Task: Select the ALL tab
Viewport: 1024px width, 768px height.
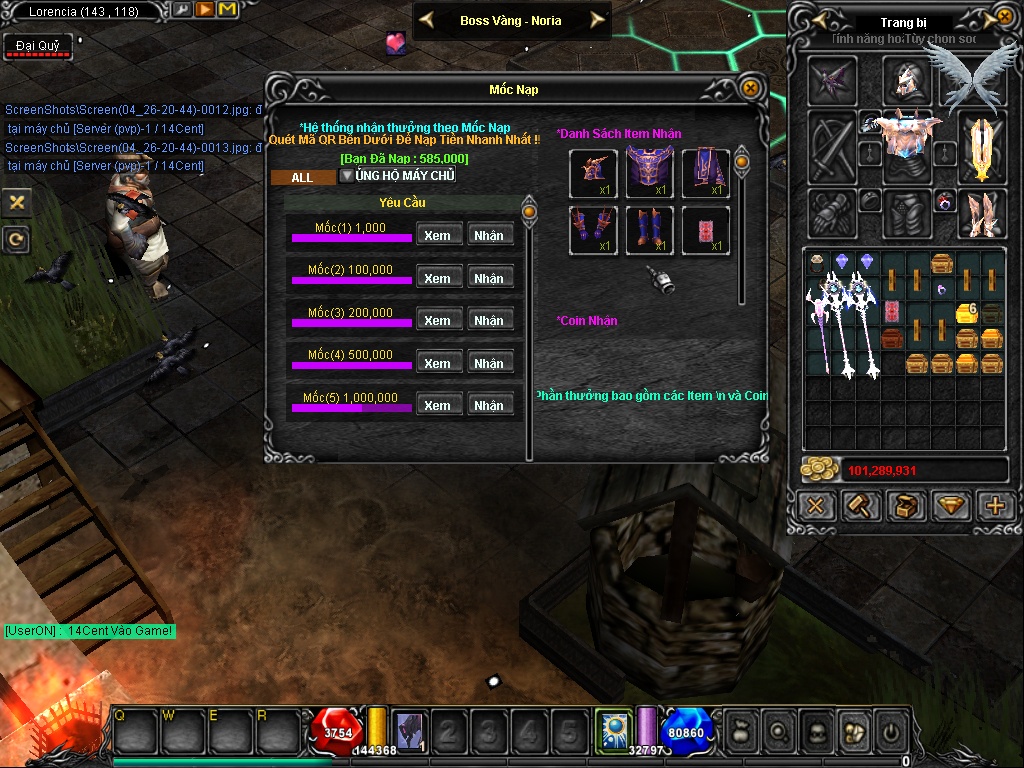Action: (302, 177)
